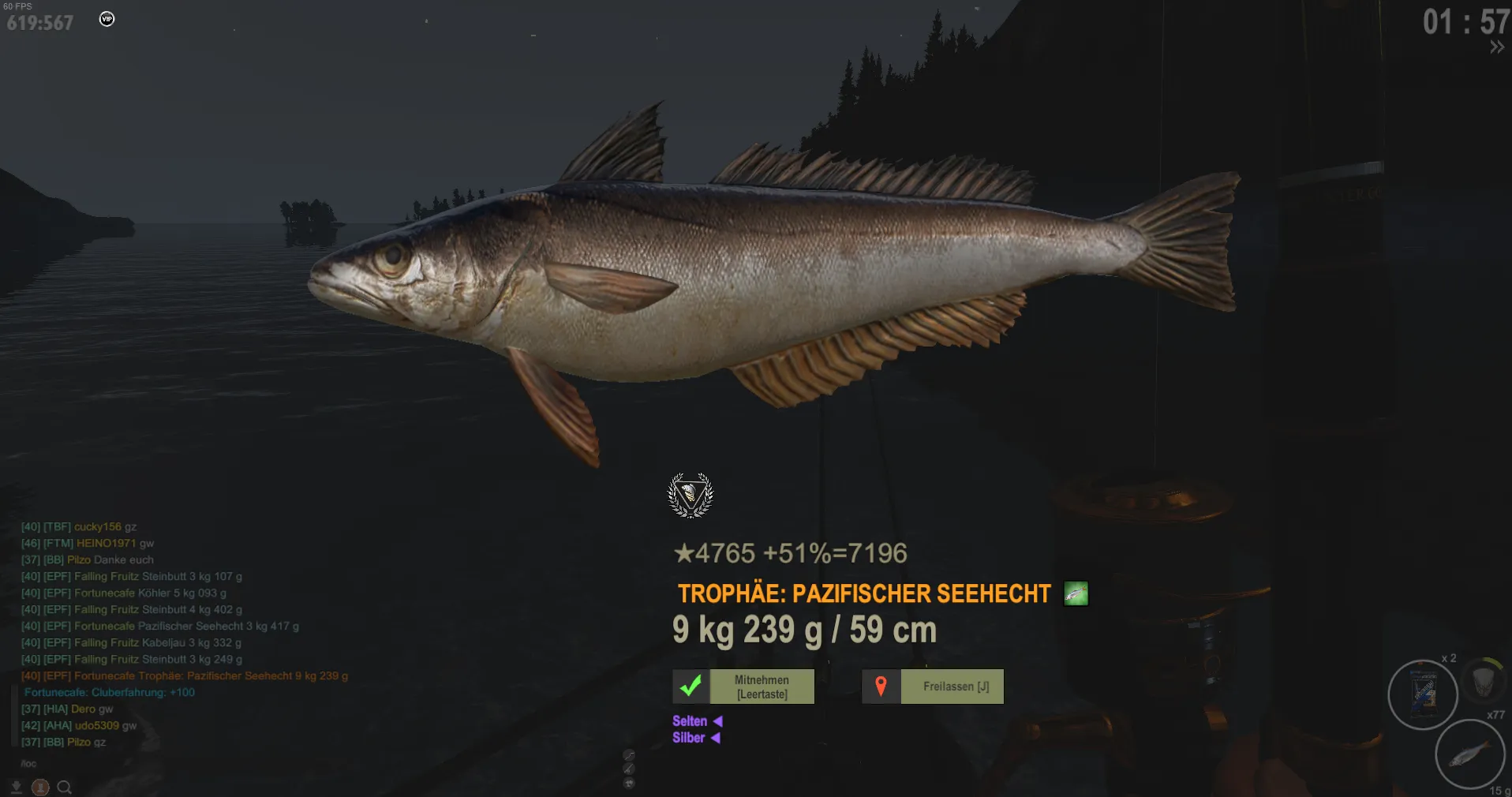This screenshot has height=797, width=1512.
Task: Click the trophy laurel emblem
Action: pos(691,495)
